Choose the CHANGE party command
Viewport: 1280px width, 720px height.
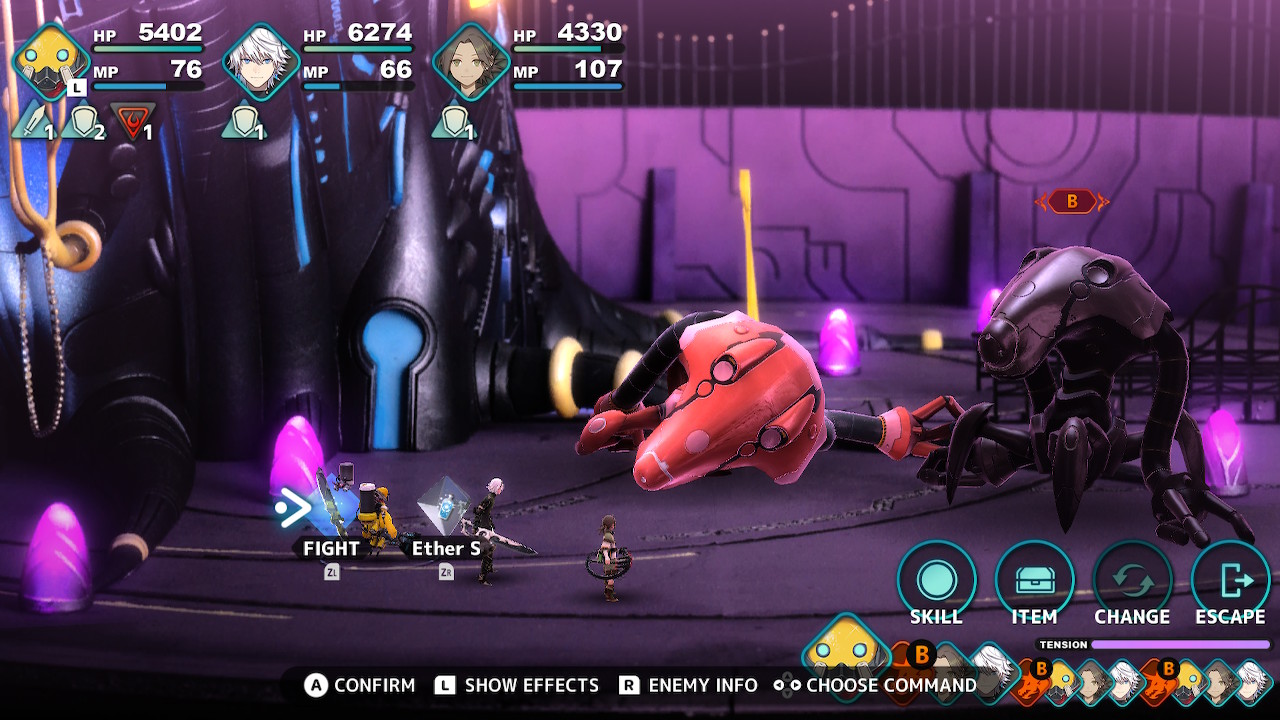click(1132, 580)
